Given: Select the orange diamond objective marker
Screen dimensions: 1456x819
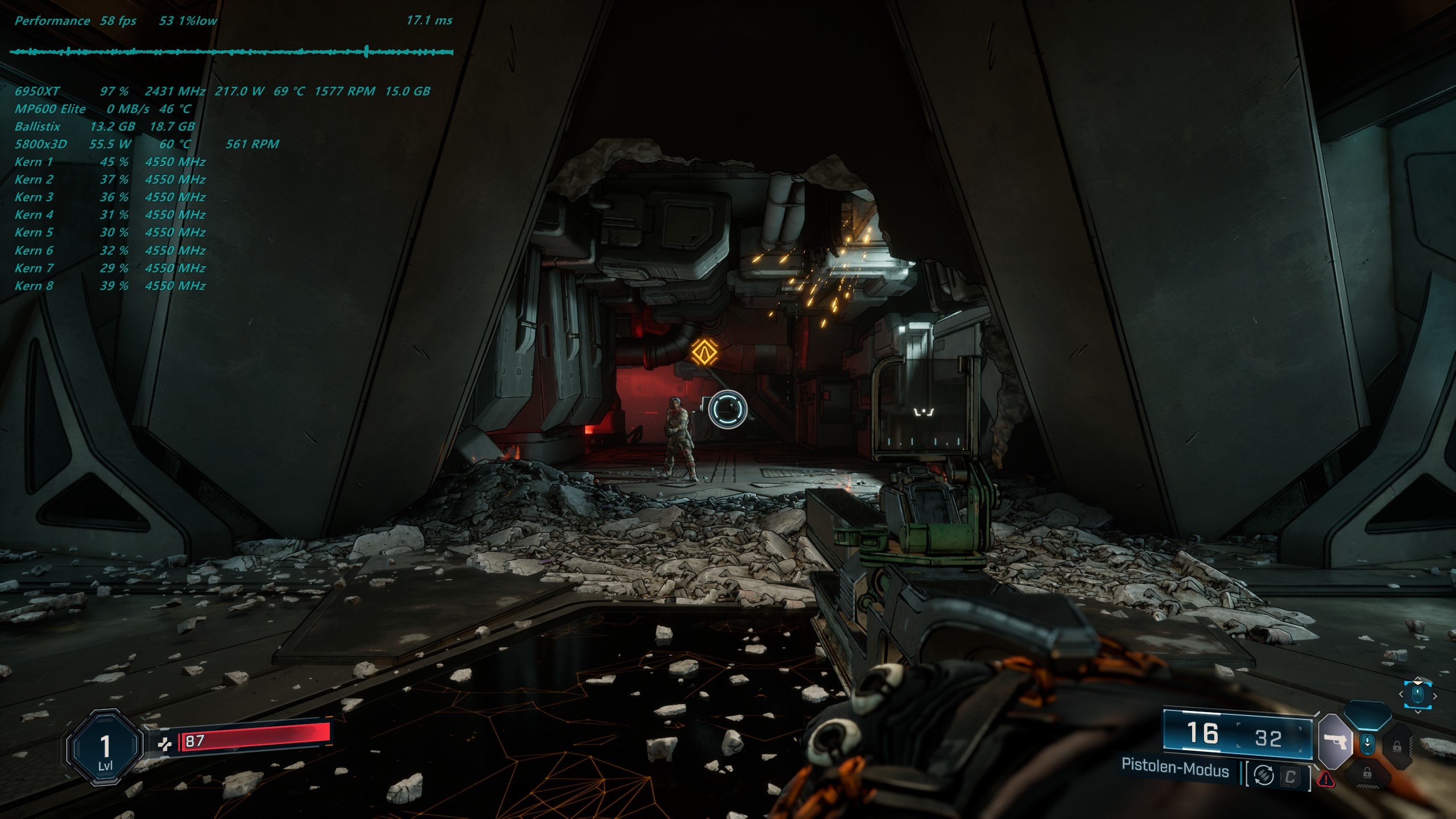Looking at the screenshot, I should coord(704,351).
